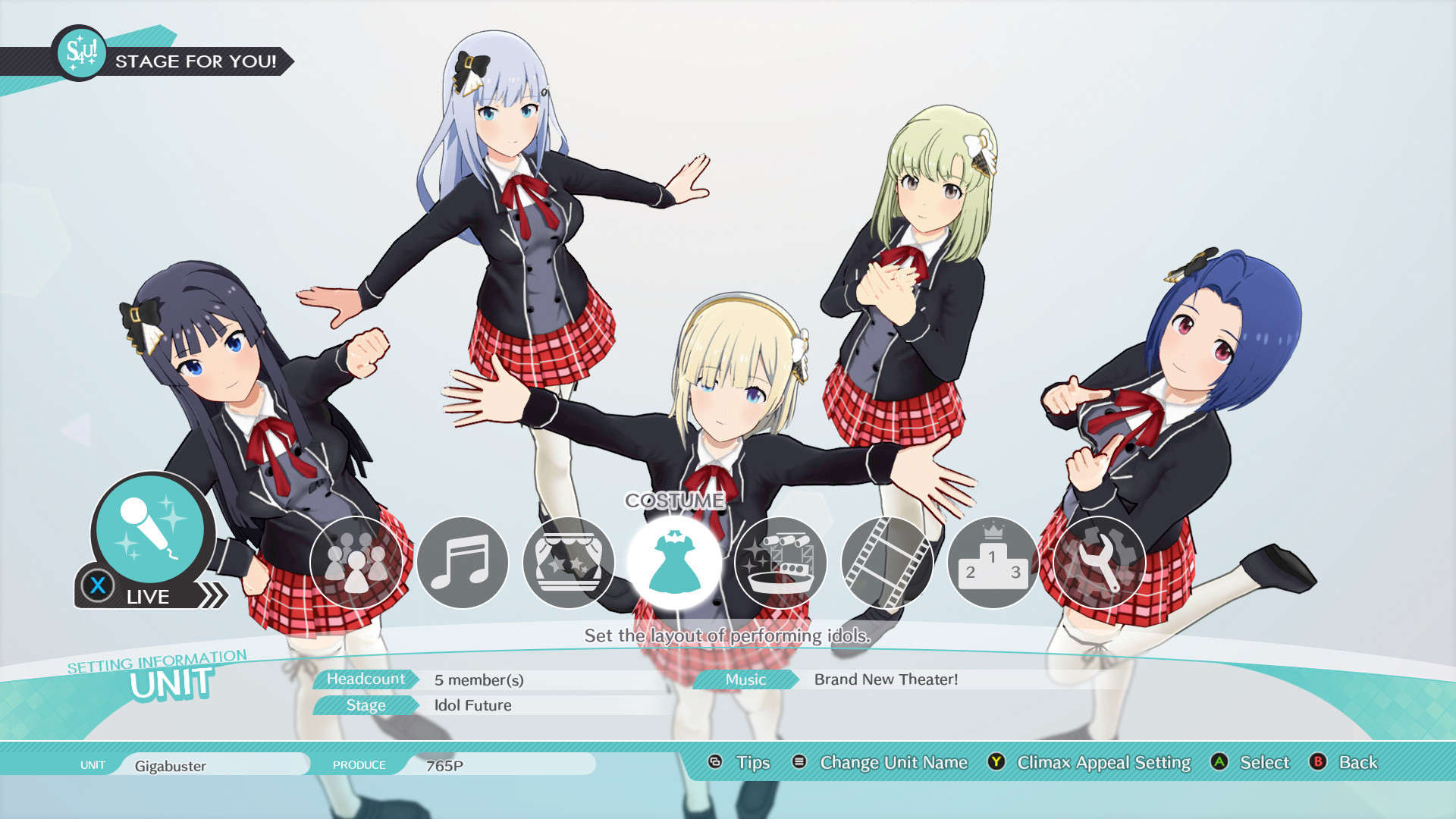The image size is (1456, 819).
Task: Select the Brand New Theater! music entry
Action: pos(886,679)
